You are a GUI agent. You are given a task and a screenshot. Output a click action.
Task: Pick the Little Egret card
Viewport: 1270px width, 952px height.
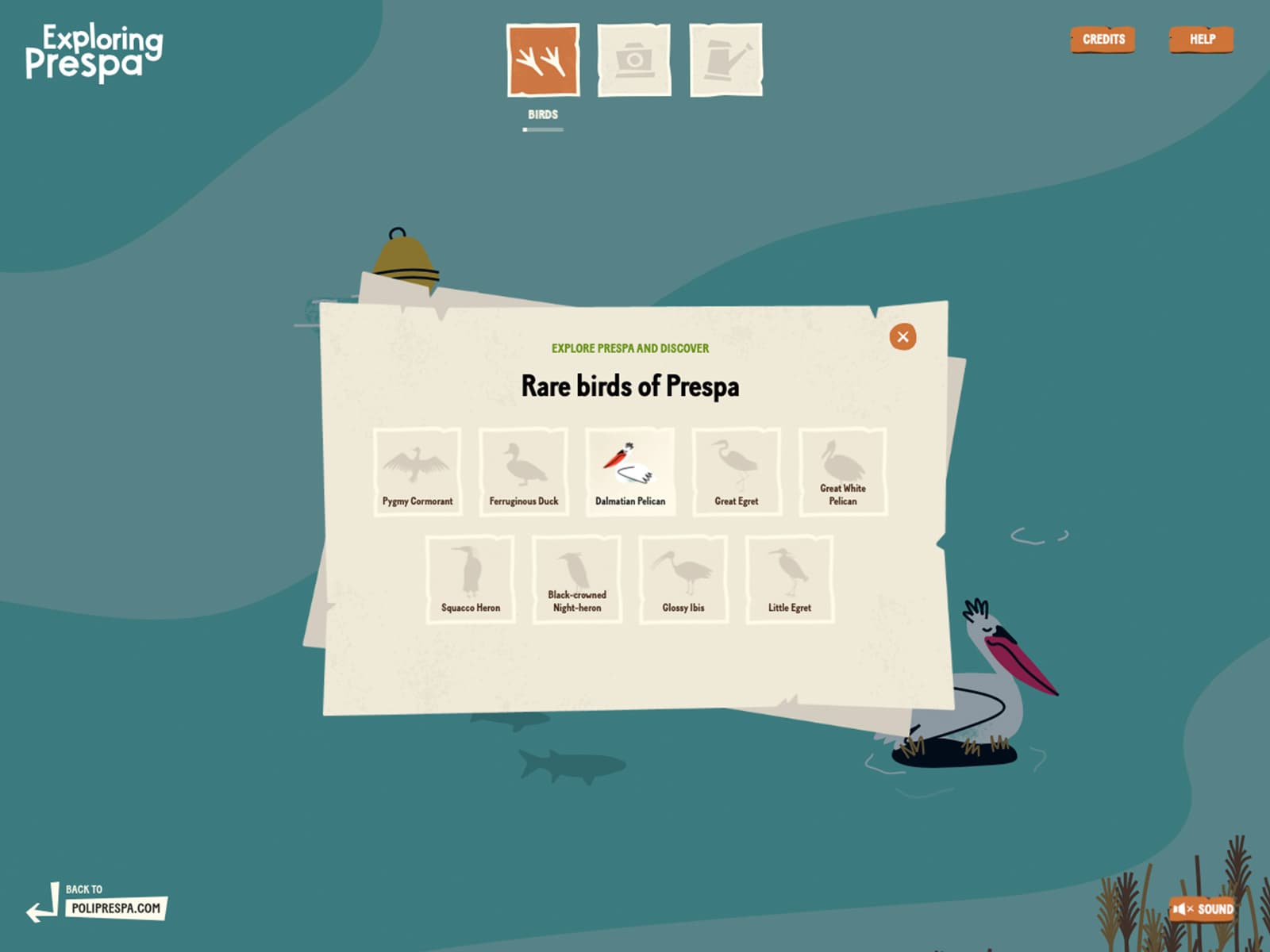click(x=790, y=579)
